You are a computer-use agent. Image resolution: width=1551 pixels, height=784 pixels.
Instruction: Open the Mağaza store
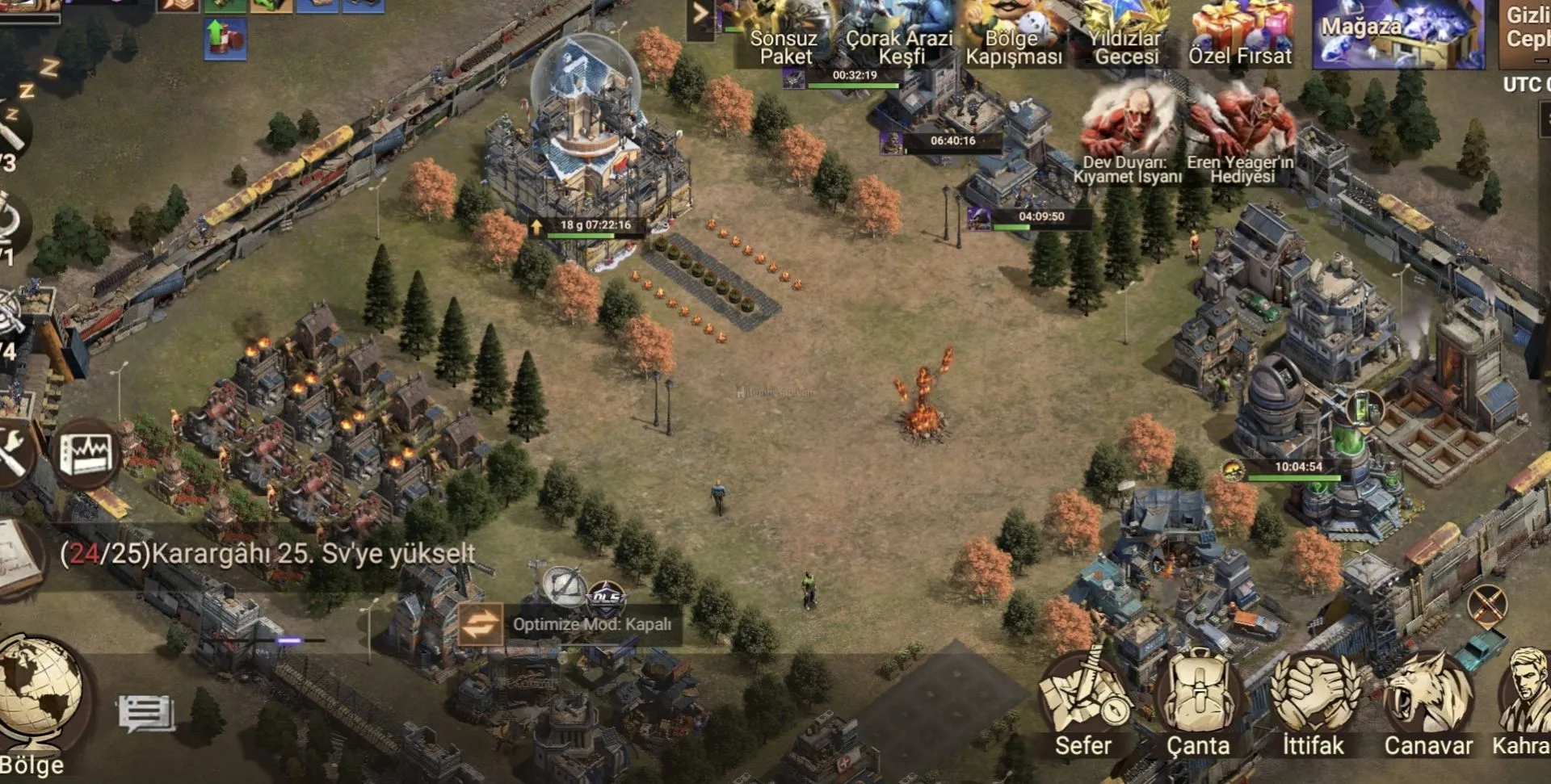point(1398,32)
